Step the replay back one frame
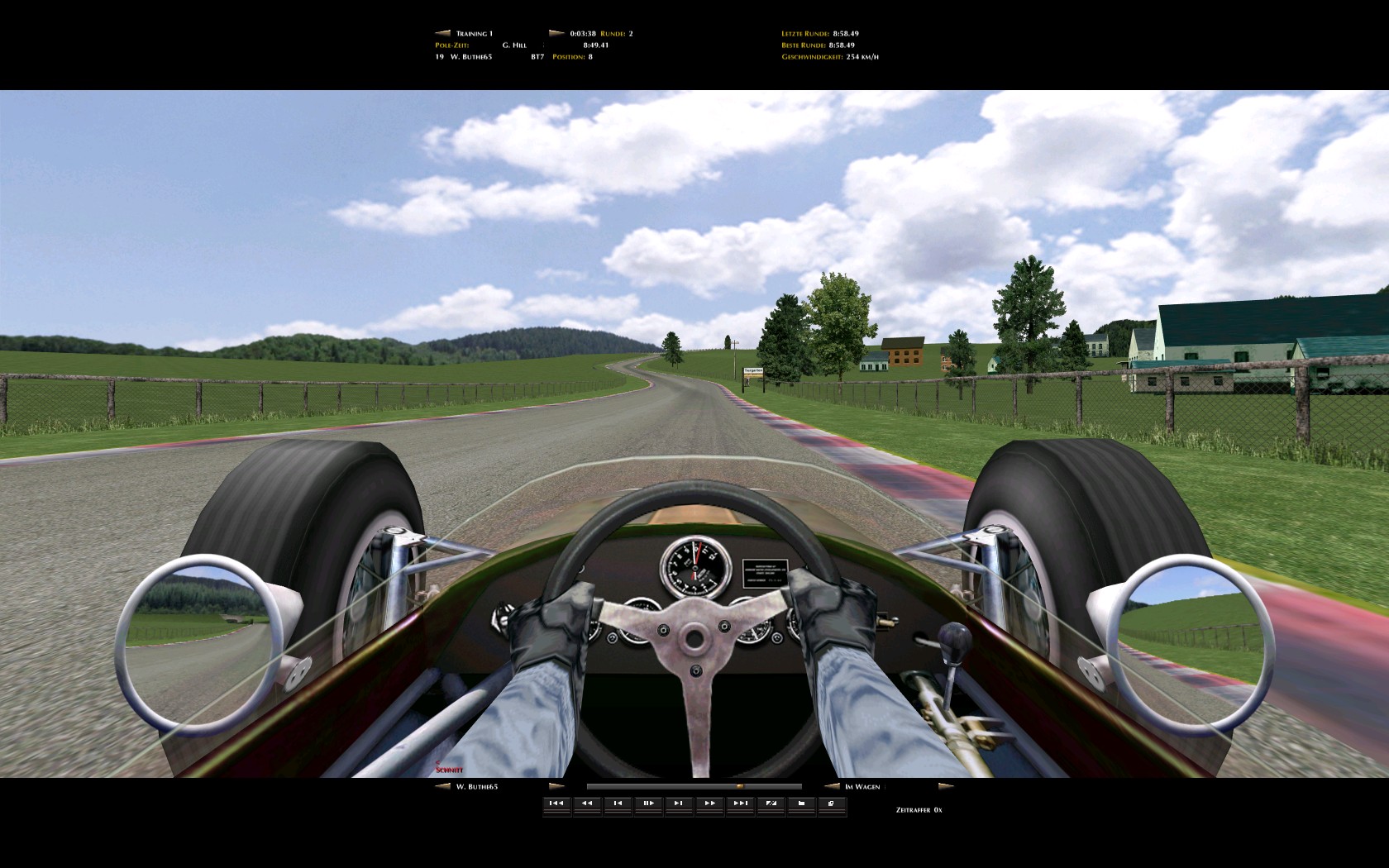1389x868 pixels. [x=618, y=804]
